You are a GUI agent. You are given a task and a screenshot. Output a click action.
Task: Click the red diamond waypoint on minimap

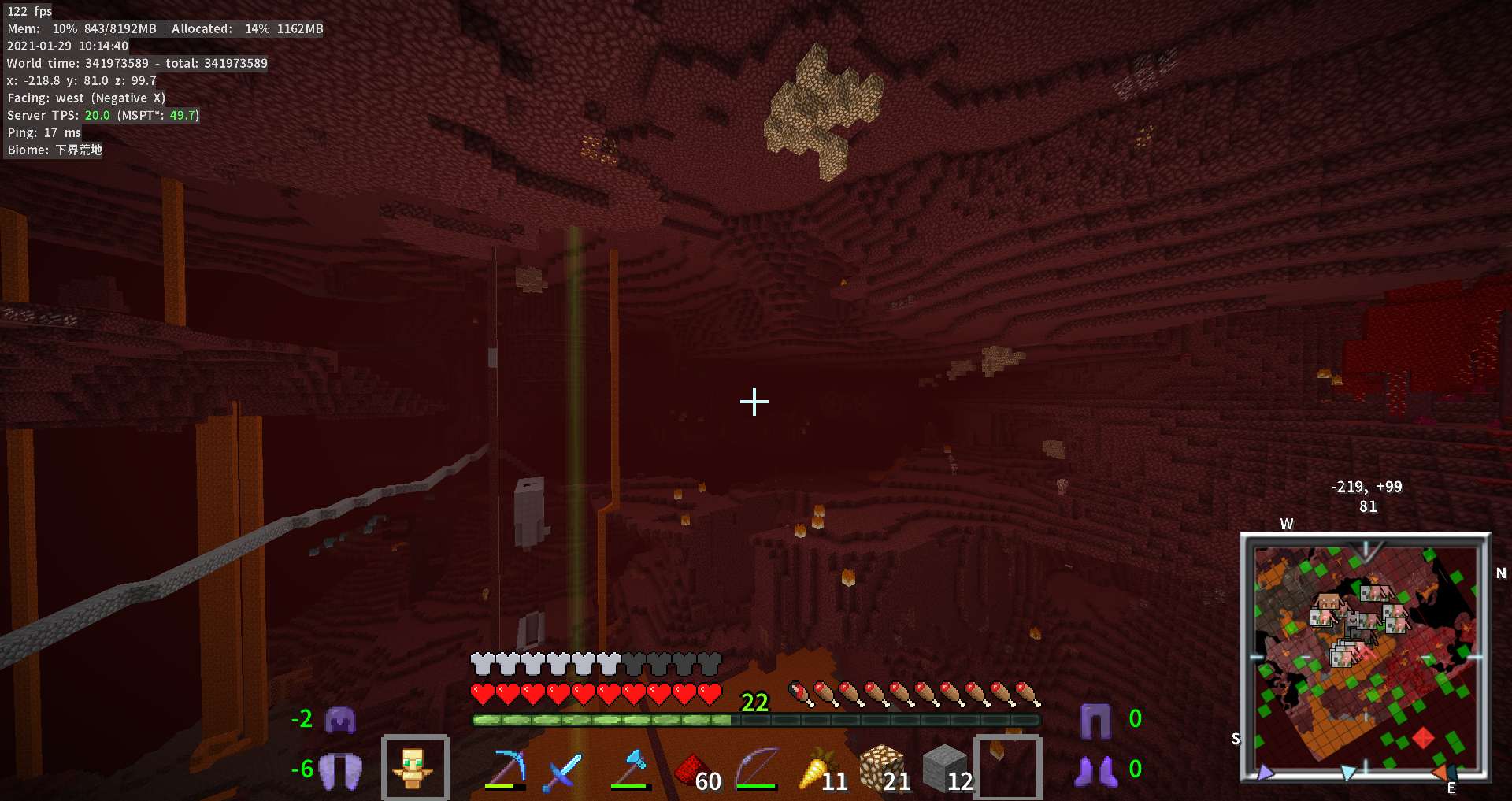1423,738
